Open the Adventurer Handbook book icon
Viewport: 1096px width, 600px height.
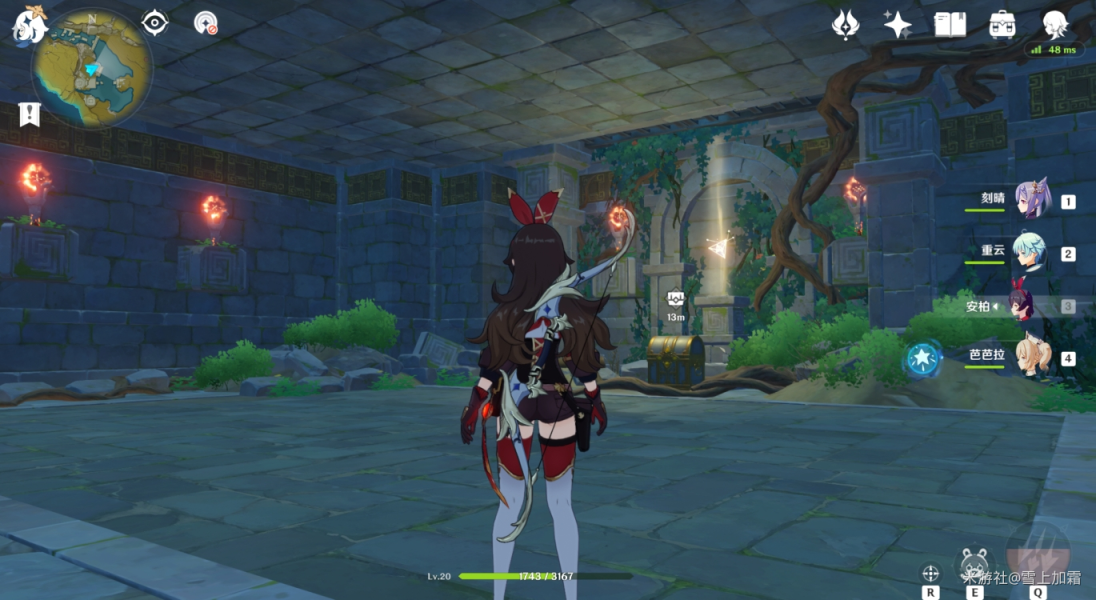[949, 25]
